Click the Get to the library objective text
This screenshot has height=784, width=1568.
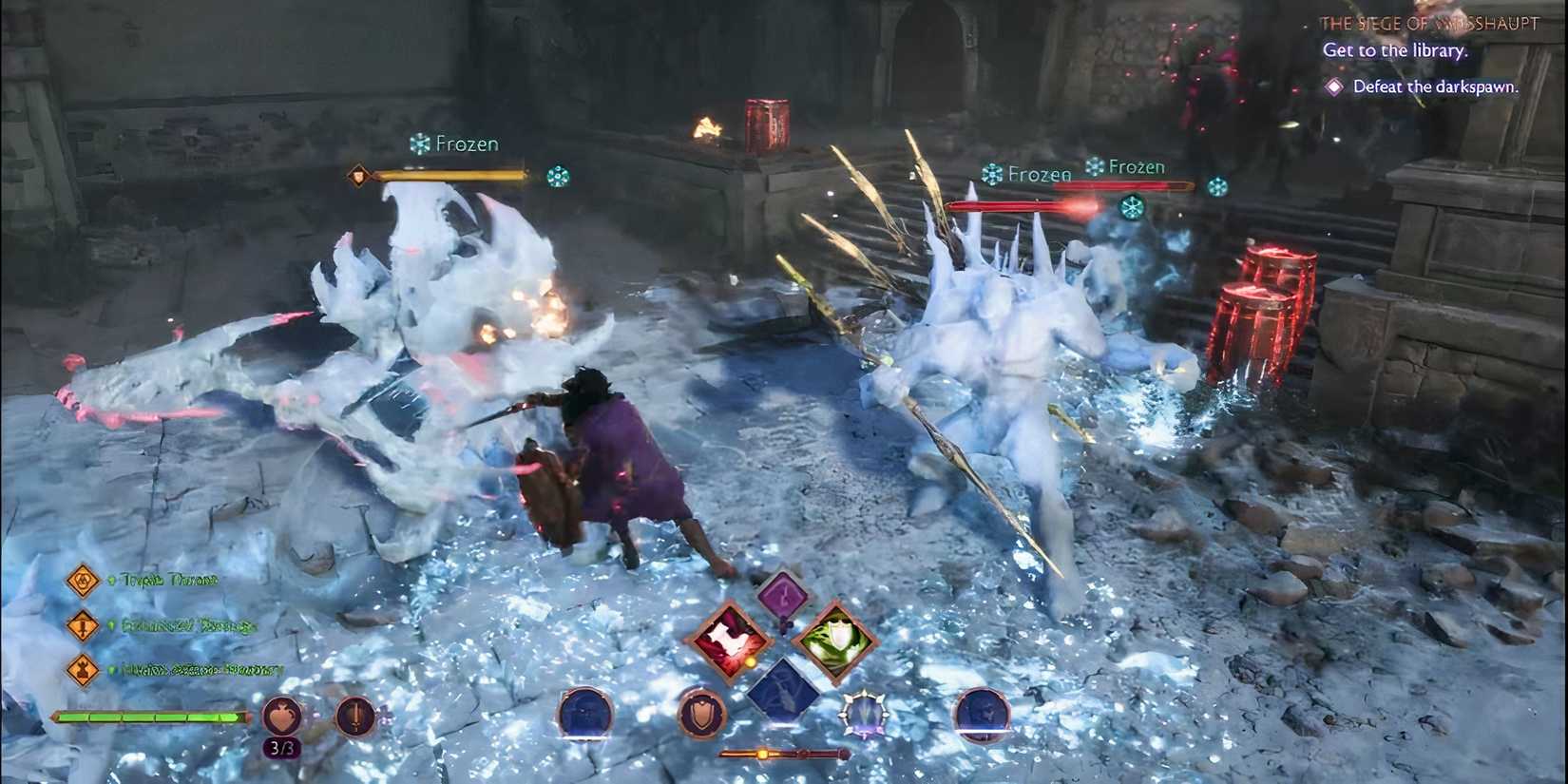[x=1395, y=50]
